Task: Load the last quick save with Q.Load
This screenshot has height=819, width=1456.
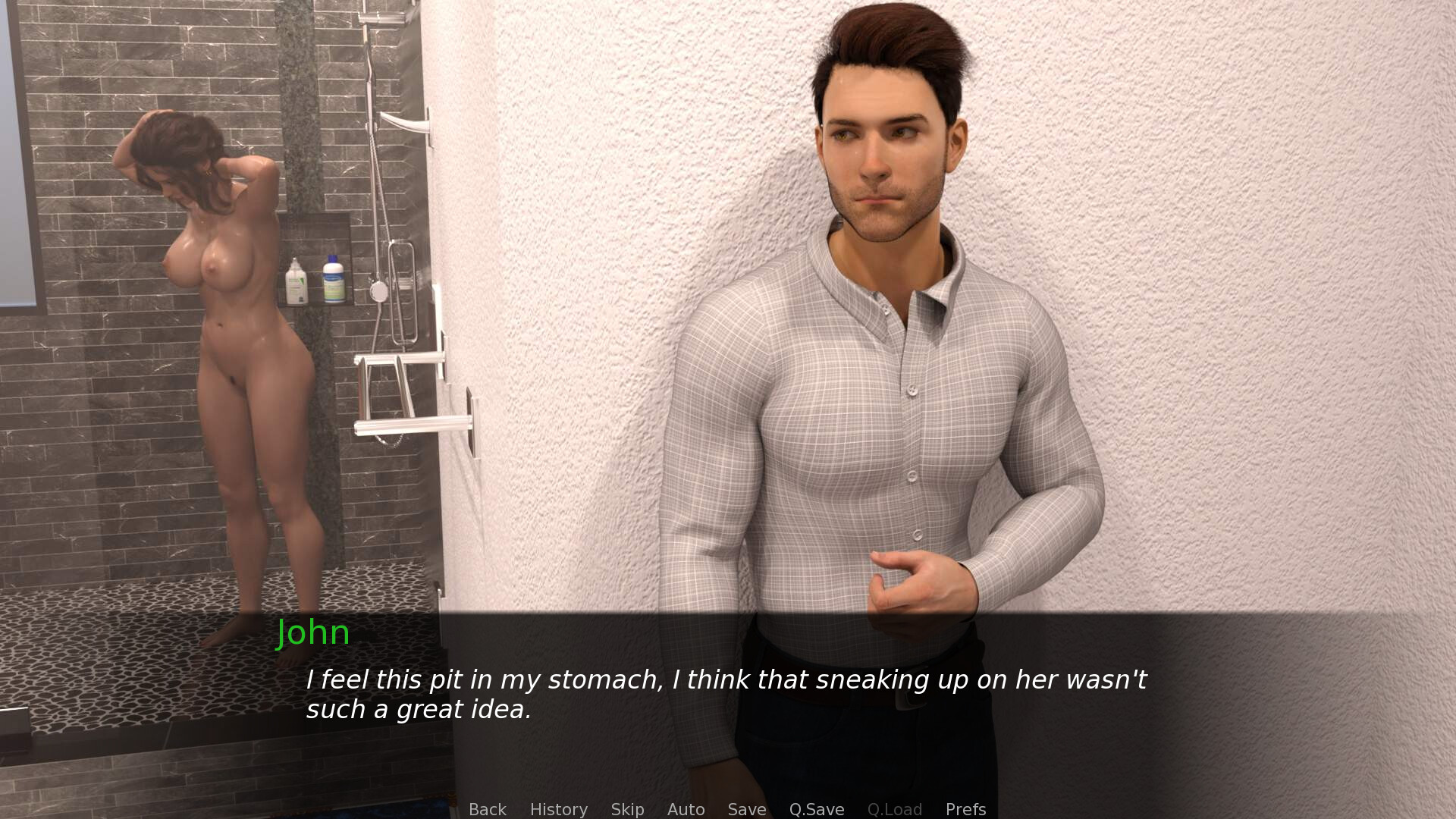Action: pos(895,809)
